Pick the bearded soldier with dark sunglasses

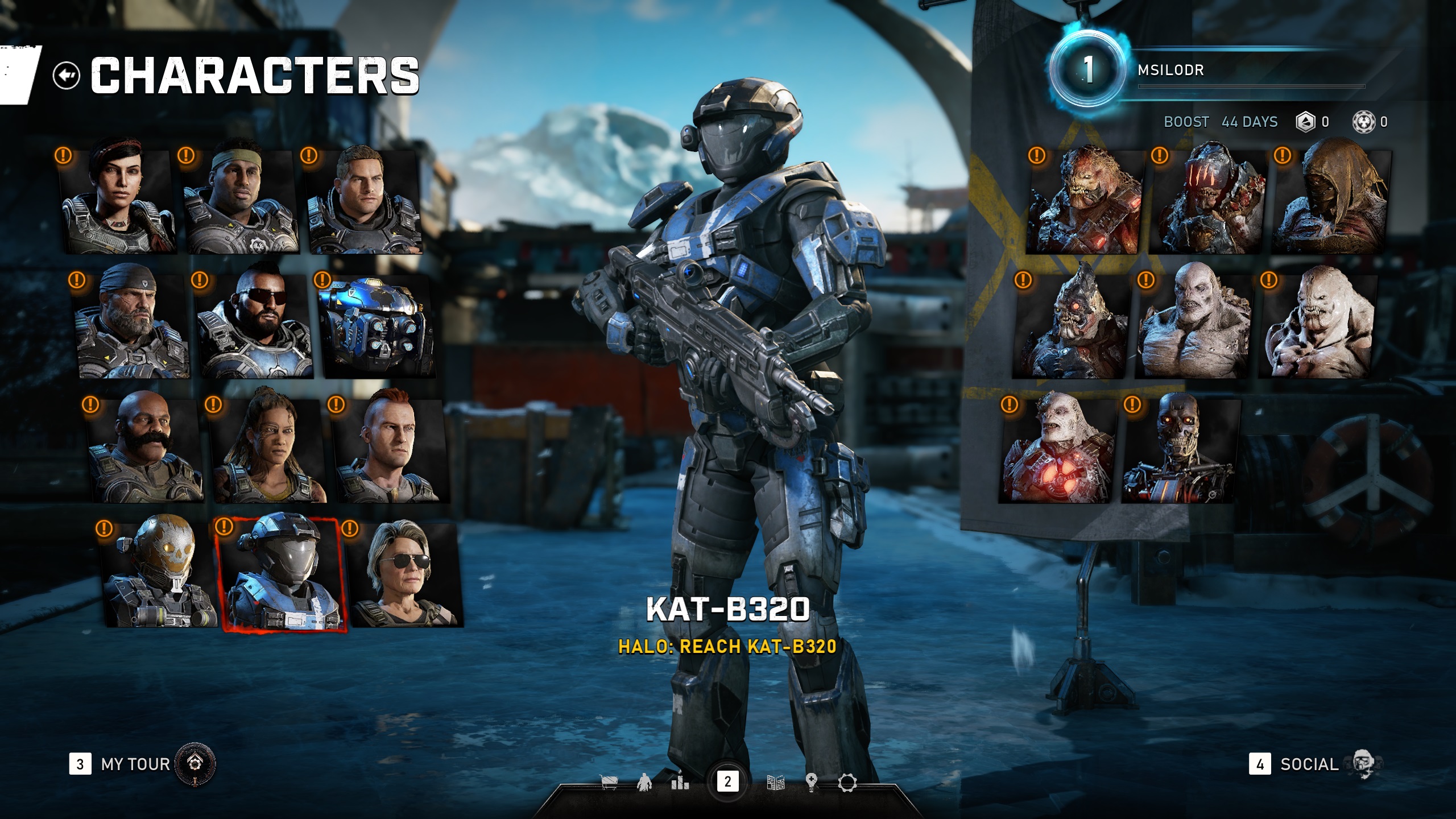point(255,327)
